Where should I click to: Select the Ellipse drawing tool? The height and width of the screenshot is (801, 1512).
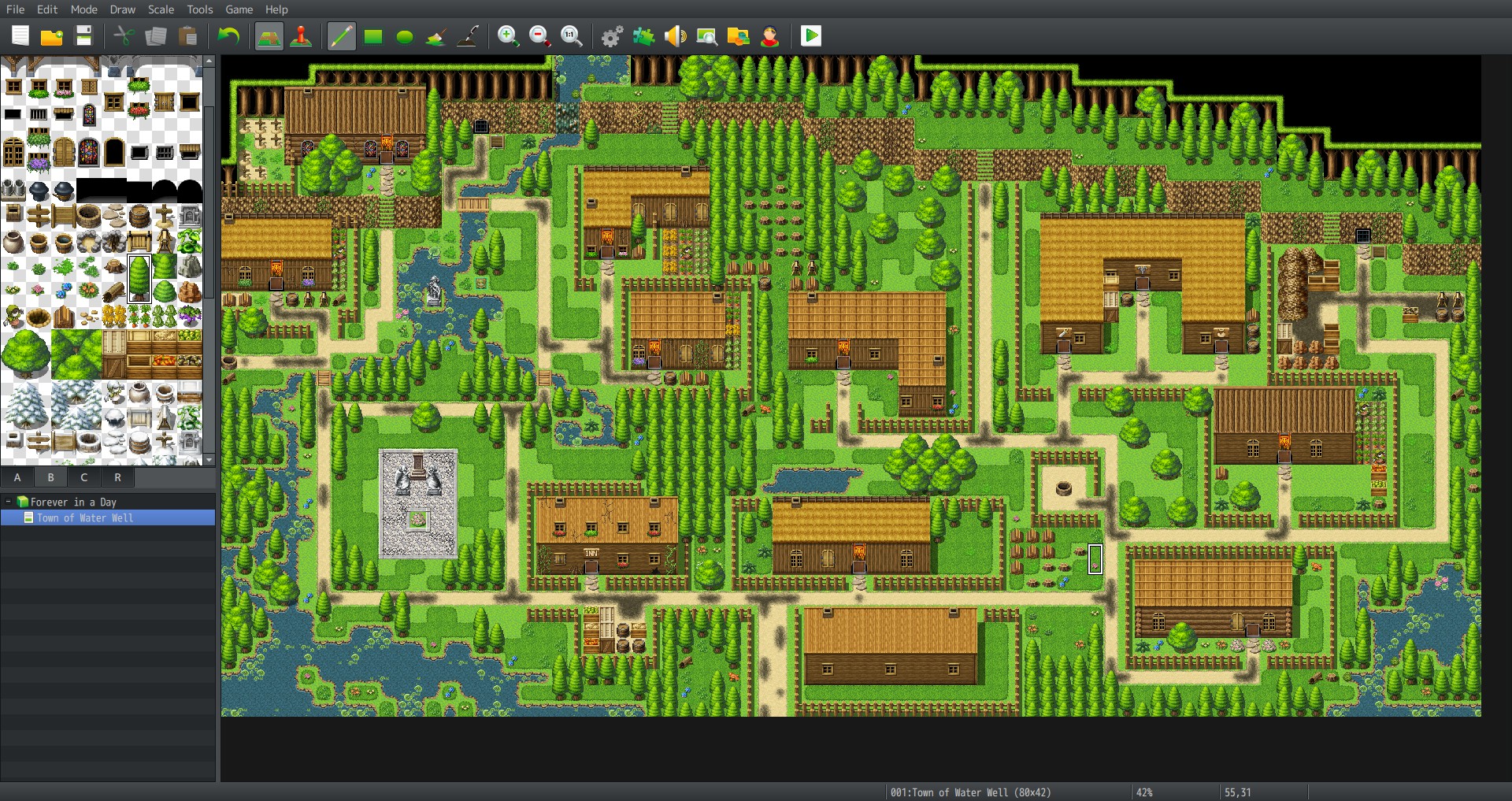pyautogui.click(x=404, y=35)
